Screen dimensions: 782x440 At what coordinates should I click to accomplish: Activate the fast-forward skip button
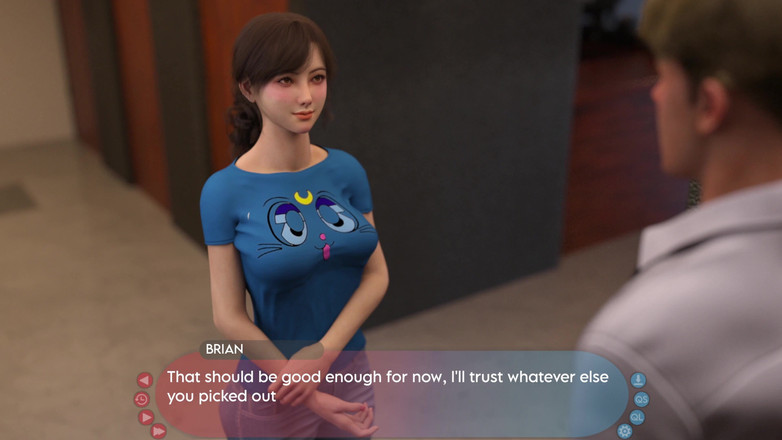point(158,431)
